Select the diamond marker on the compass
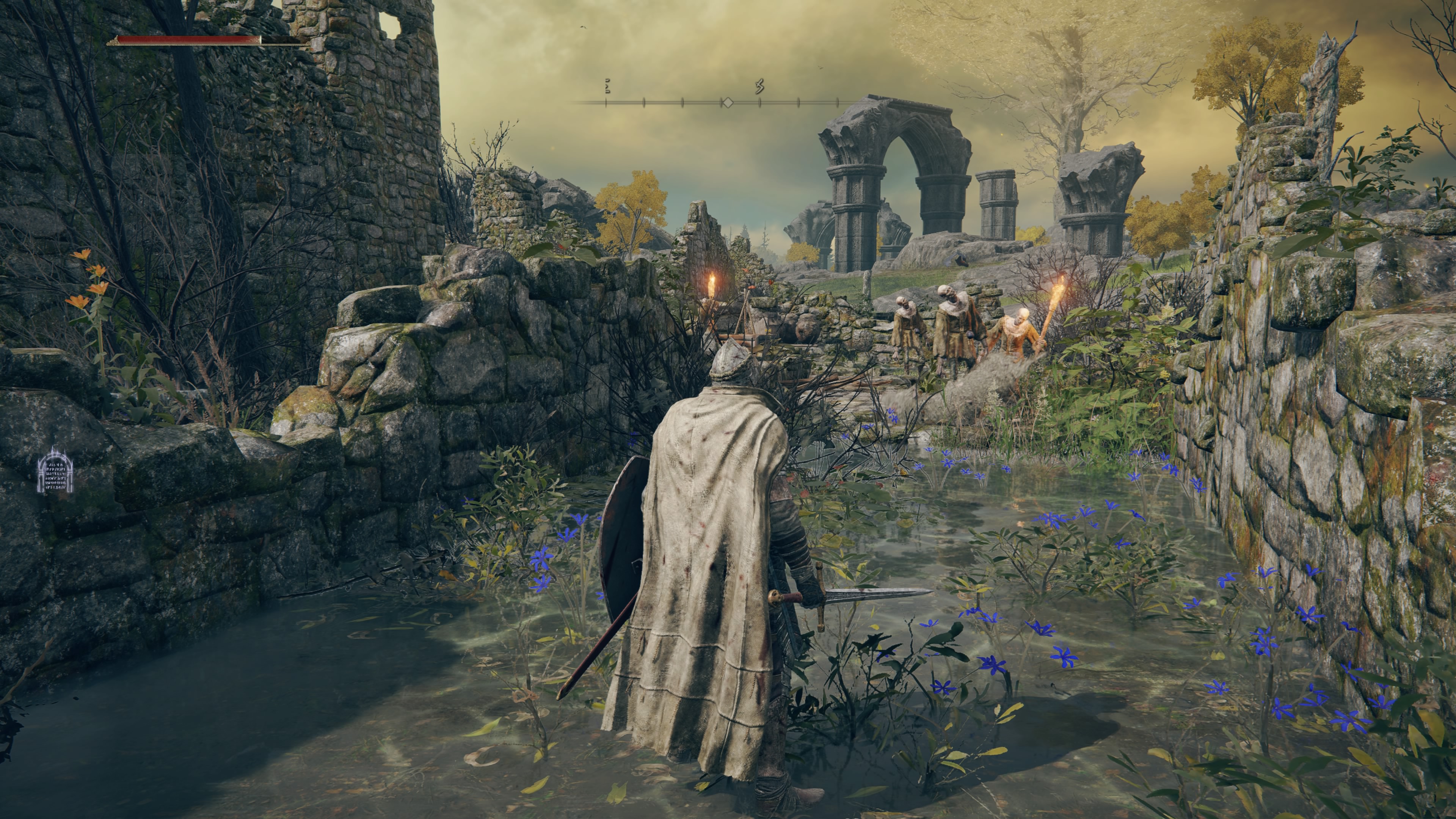The height and width of the screenshot is (819, 1456). click(x=728, y=102)
